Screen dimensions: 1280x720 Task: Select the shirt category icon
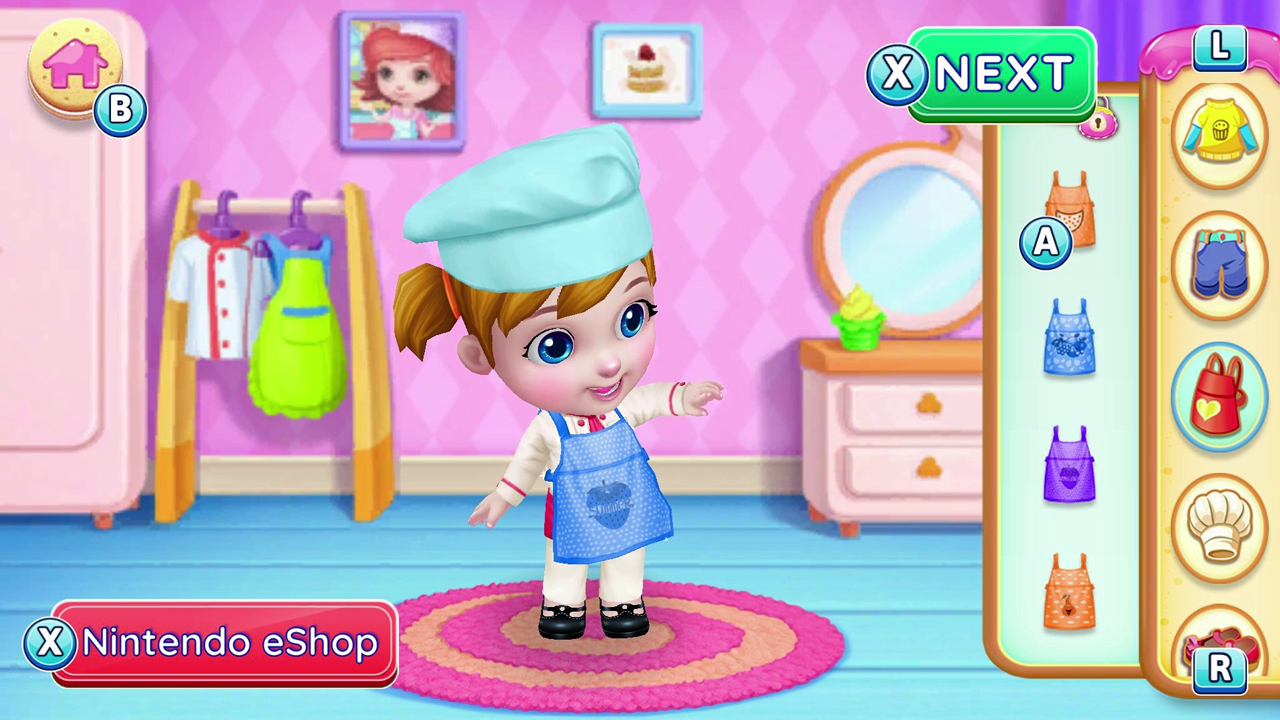(1219, 134)
